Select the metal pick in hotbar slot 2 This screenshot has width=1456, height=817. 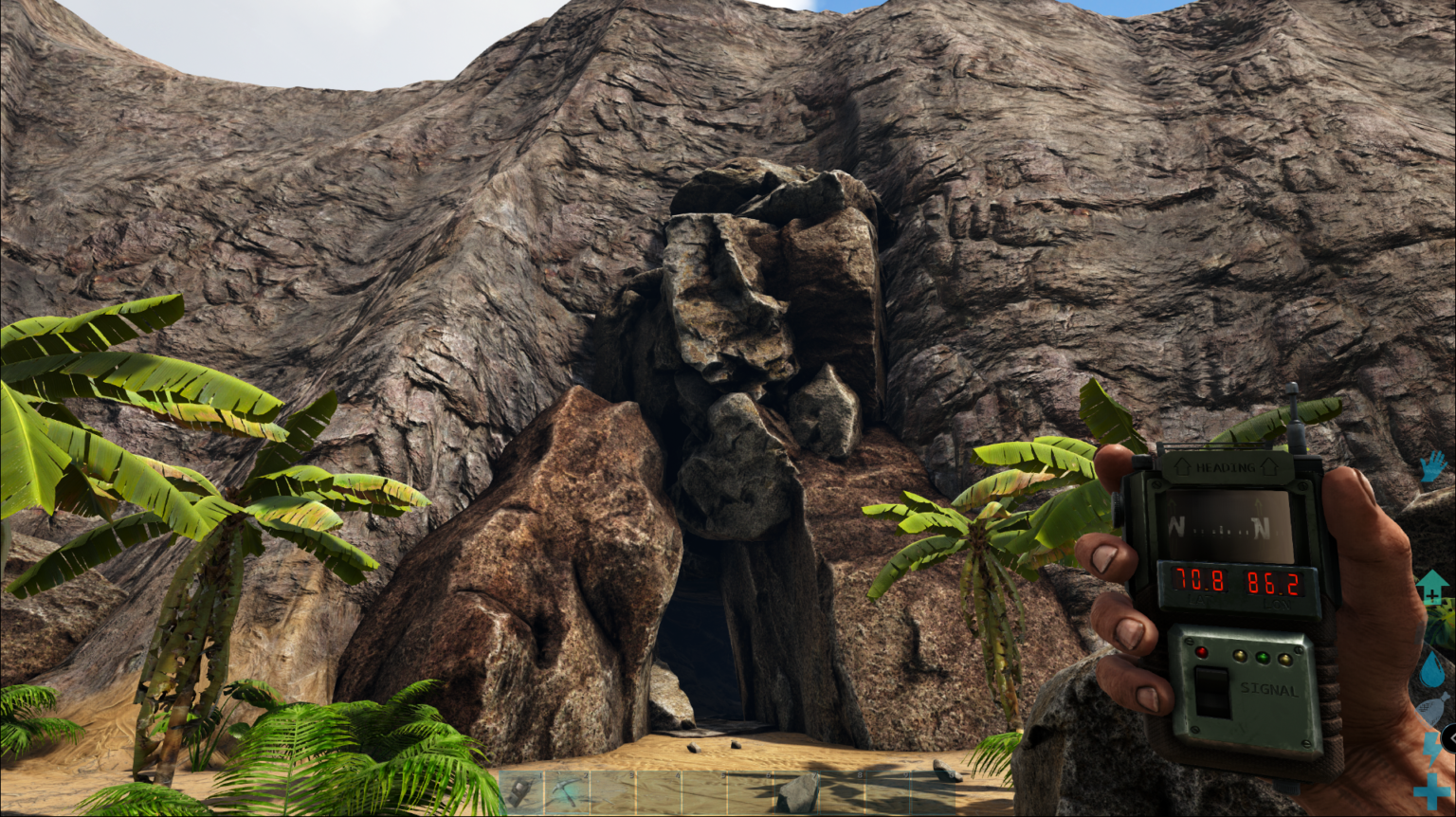tap(567, 790)
